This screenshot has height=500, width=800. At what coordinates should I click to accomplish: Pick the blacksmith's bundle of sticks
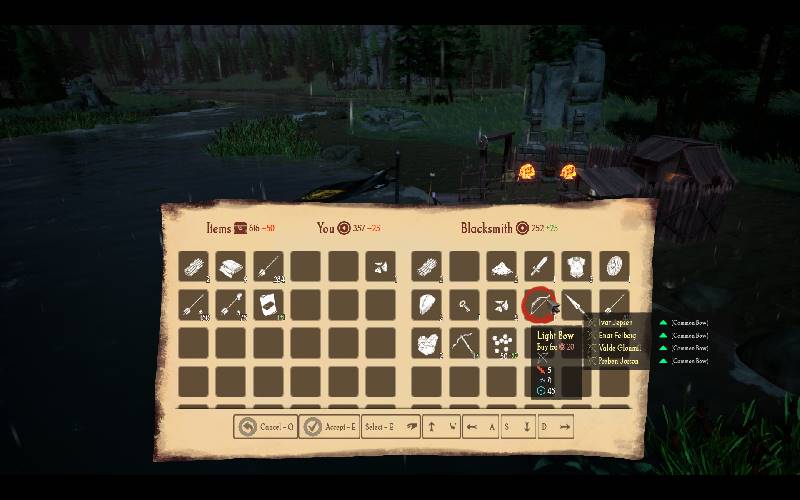pos(427,267)
